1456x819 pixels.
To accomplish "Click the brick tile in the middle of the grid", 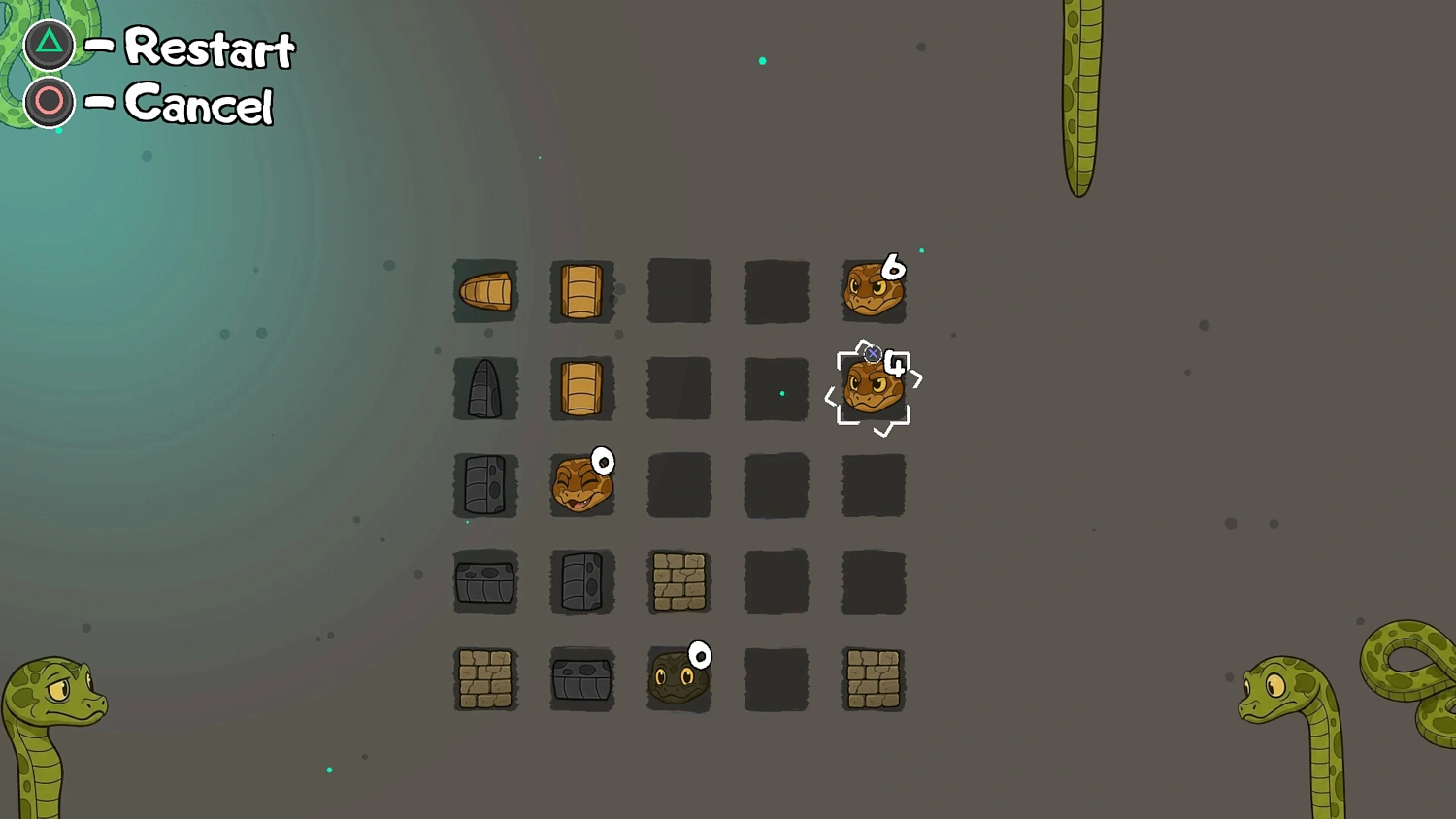I will (678, 582).
